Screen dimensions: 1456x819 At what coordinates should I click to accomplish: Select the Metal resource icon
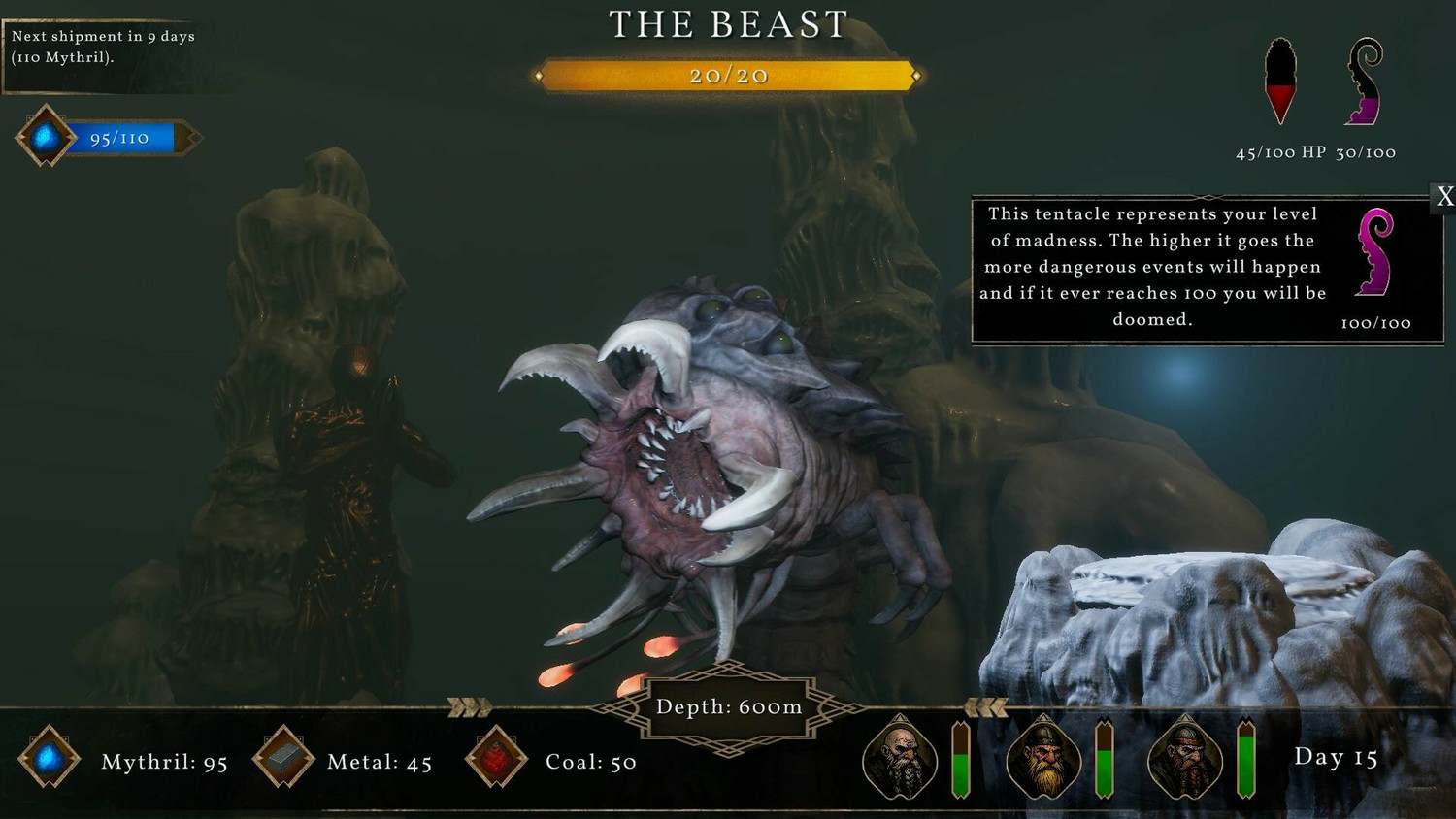283,758
